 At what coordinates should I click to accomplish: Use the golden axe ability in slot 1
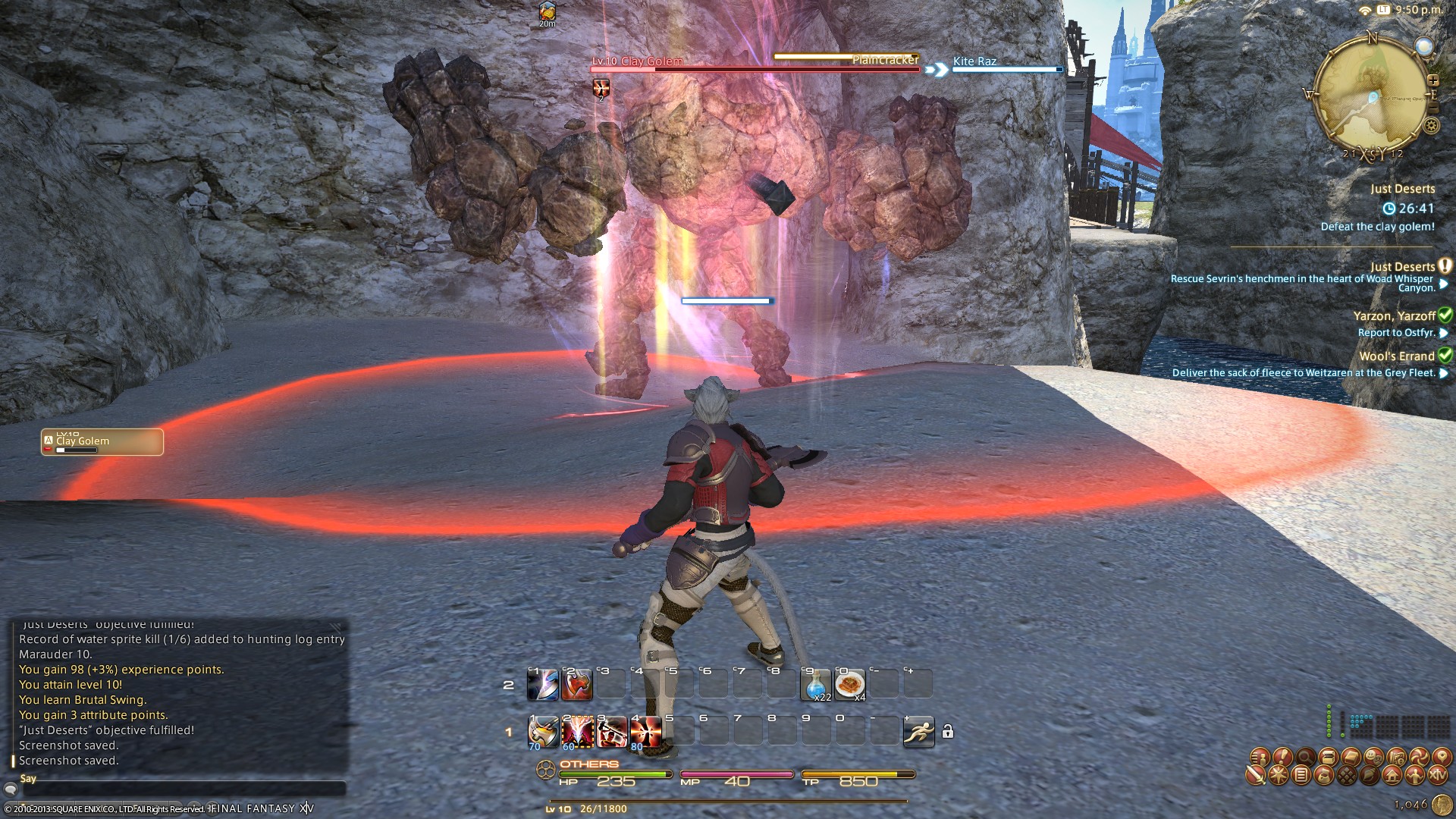(543, 732)
